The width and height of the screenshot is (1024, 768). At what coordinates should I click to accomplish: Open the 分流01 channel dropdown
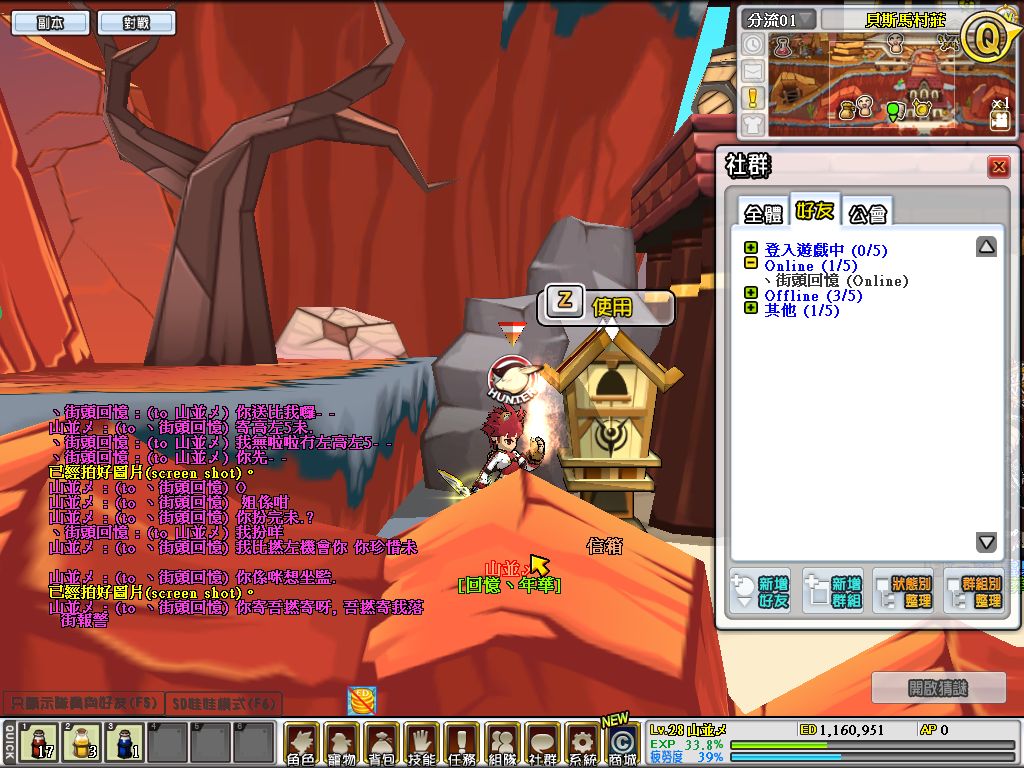[x=777, y=19]
